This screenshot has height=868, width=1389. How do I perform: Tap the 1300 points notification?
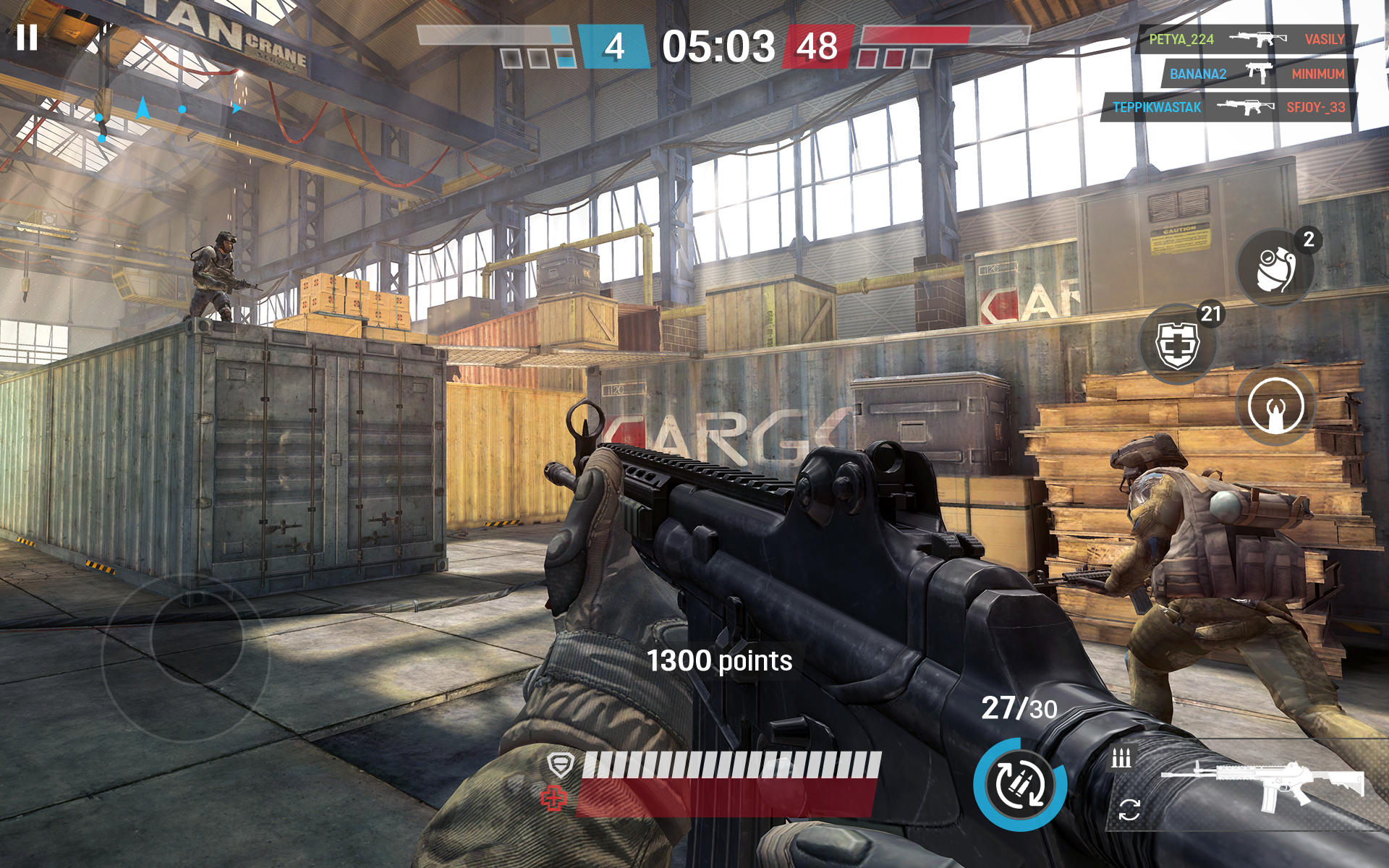(x=720, y=660)
